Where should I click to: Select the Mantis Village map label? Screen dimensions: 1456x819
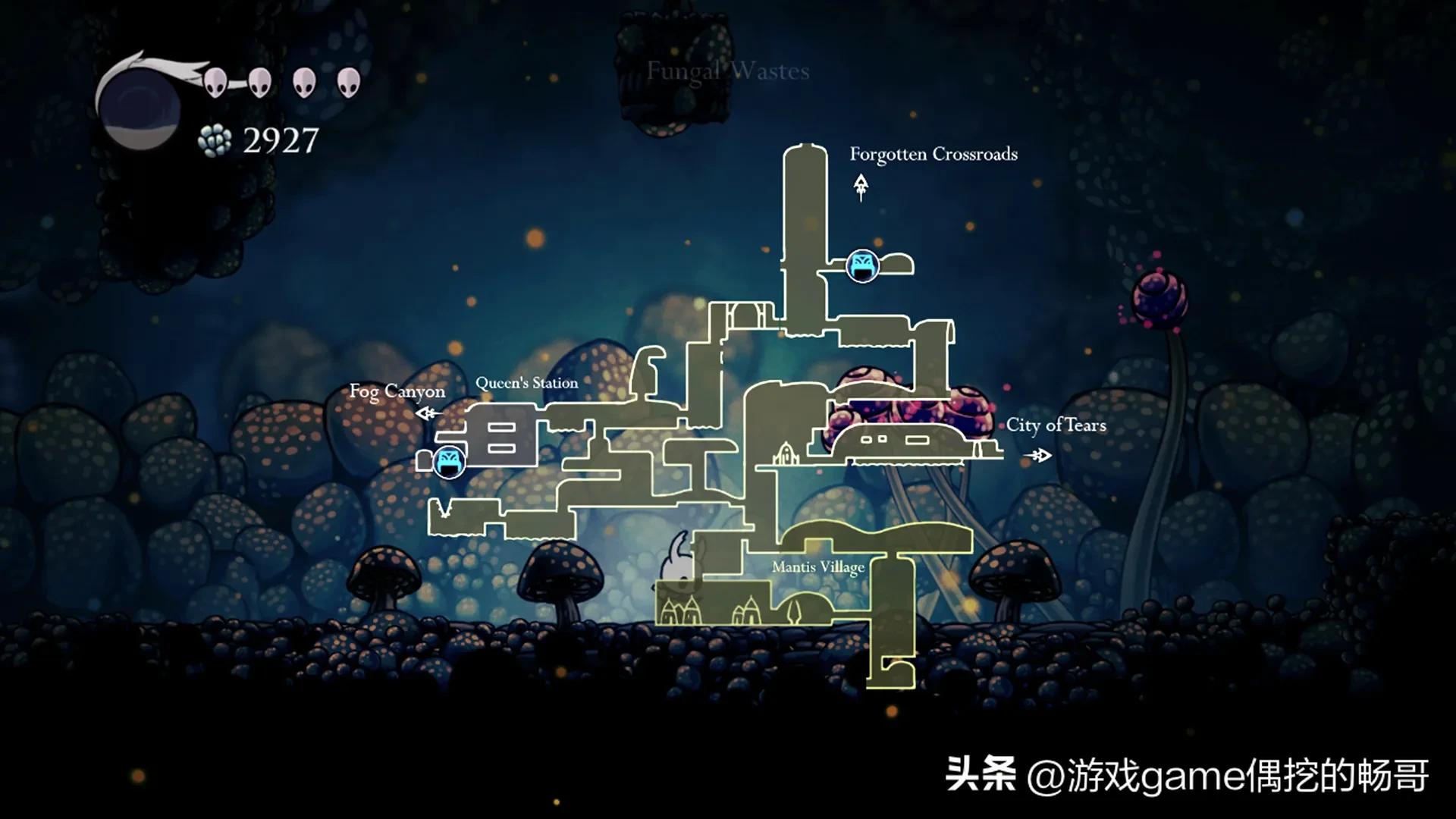(817, 567)
